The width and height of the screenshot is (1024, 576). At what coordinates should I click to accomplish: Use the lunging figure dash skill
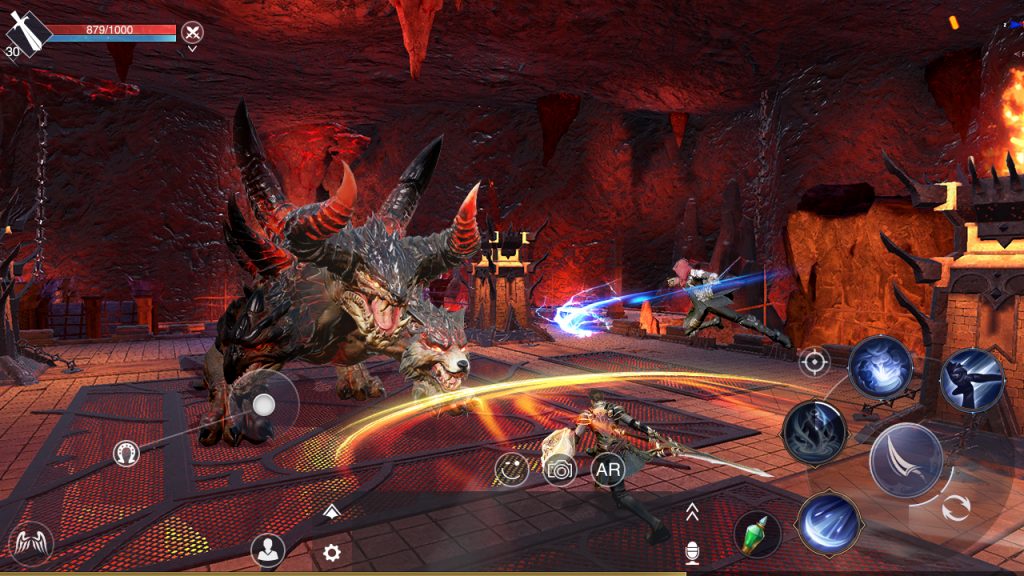[971, 380]
